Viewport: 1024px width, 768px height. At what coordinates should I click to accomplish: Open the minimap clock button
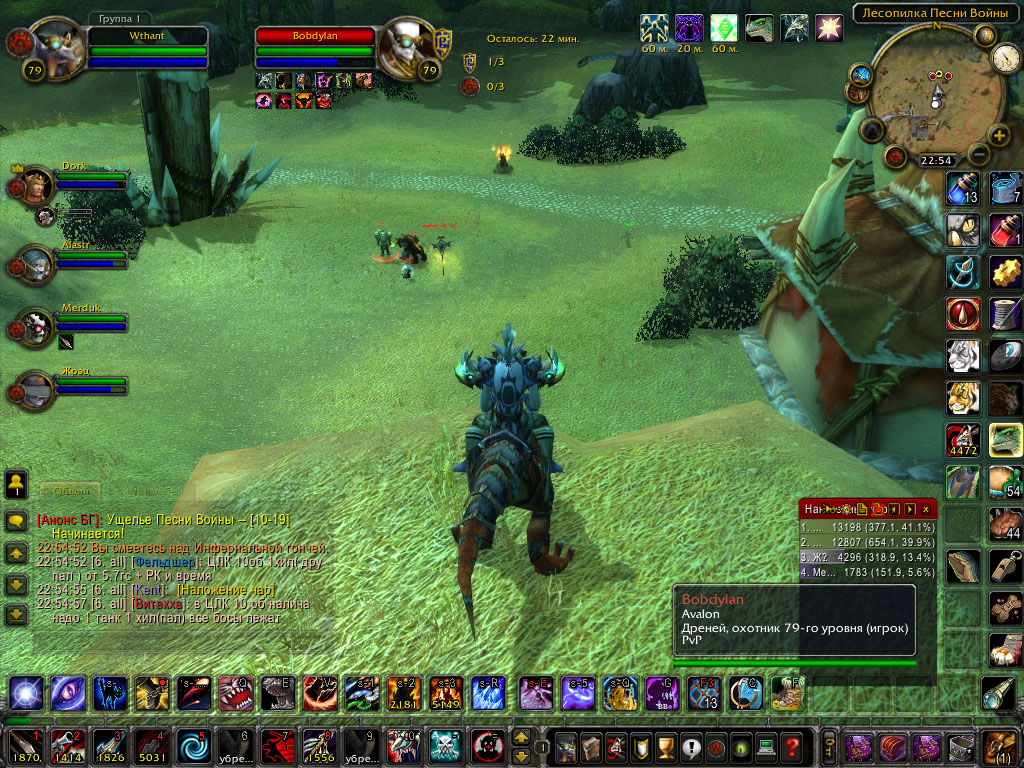tap(1006, 58)
